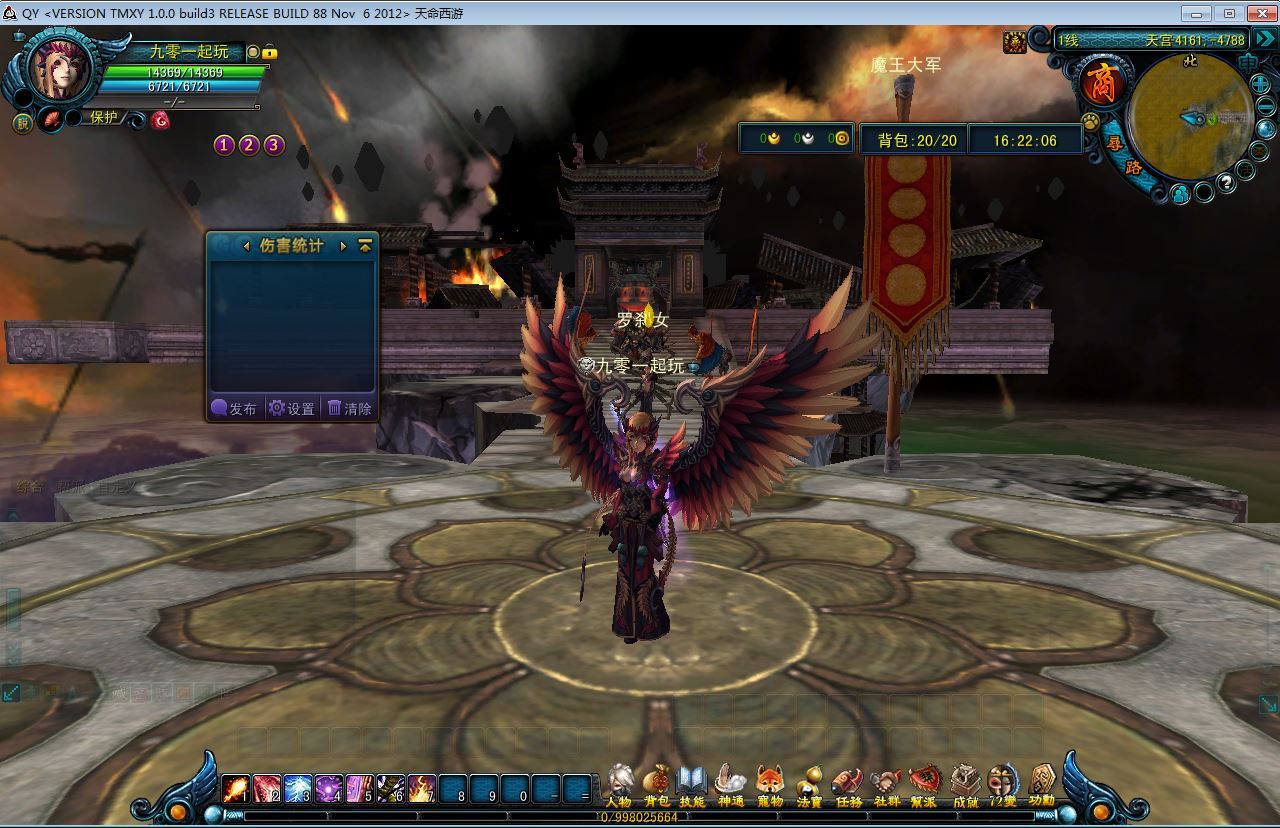Viewport: 1280px width, 828px height.
Task: Open the 商 shop button
Action: [x=1102, y=84]
